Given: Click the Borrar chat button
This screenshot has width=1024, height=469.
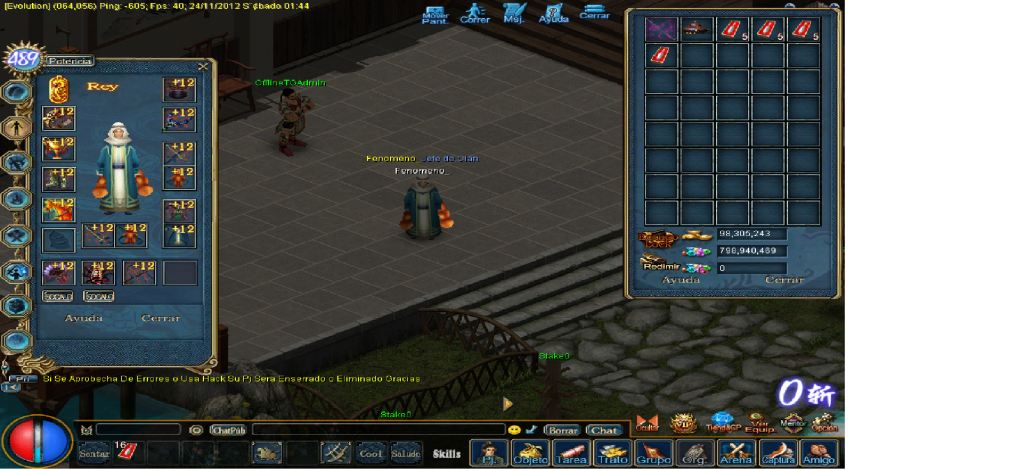Looking at the screenshot, I should pyautogui.click(x=563, y=430).
